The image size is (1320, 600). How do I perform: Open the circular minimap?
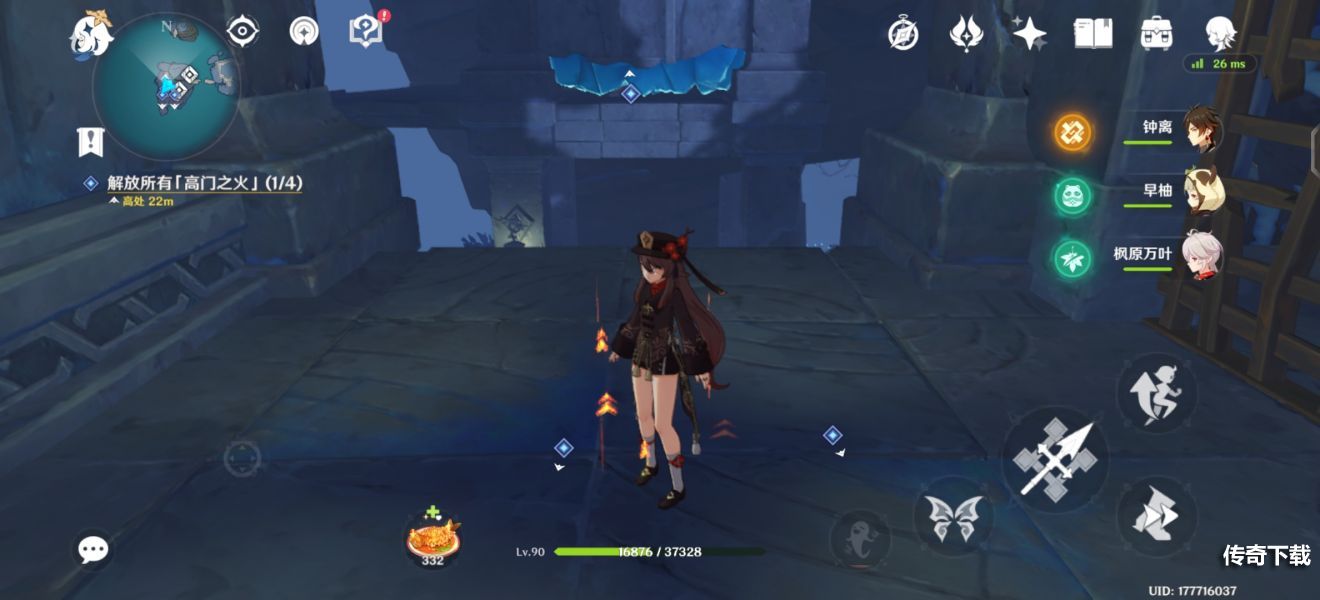[166, 86]
